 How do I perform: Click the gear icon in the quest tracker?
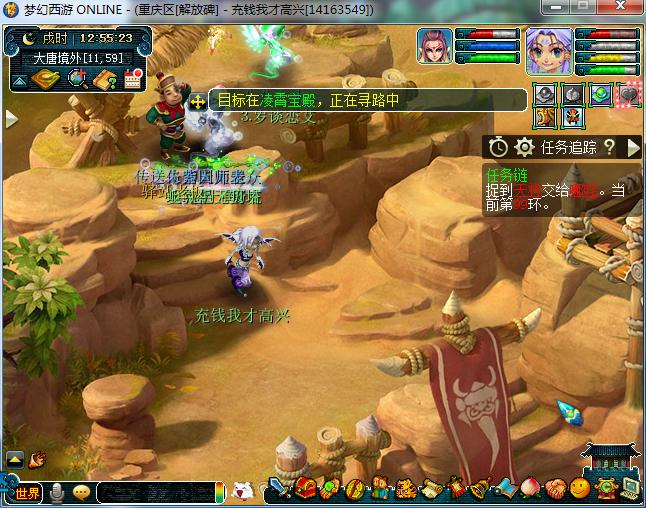point(524,147)
